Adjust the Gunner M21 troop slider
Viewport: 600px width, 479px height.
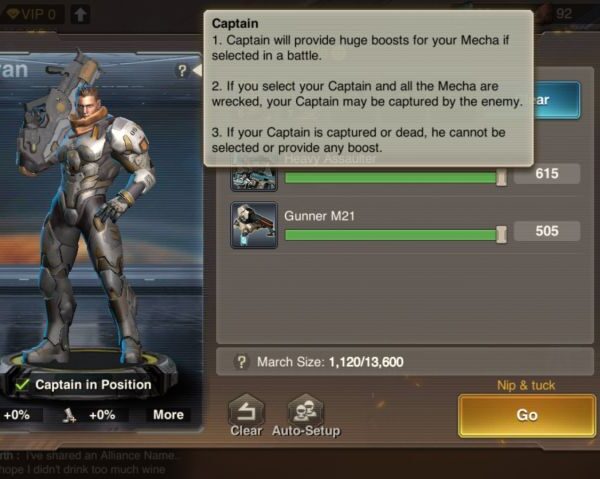[x=501, y=233]
